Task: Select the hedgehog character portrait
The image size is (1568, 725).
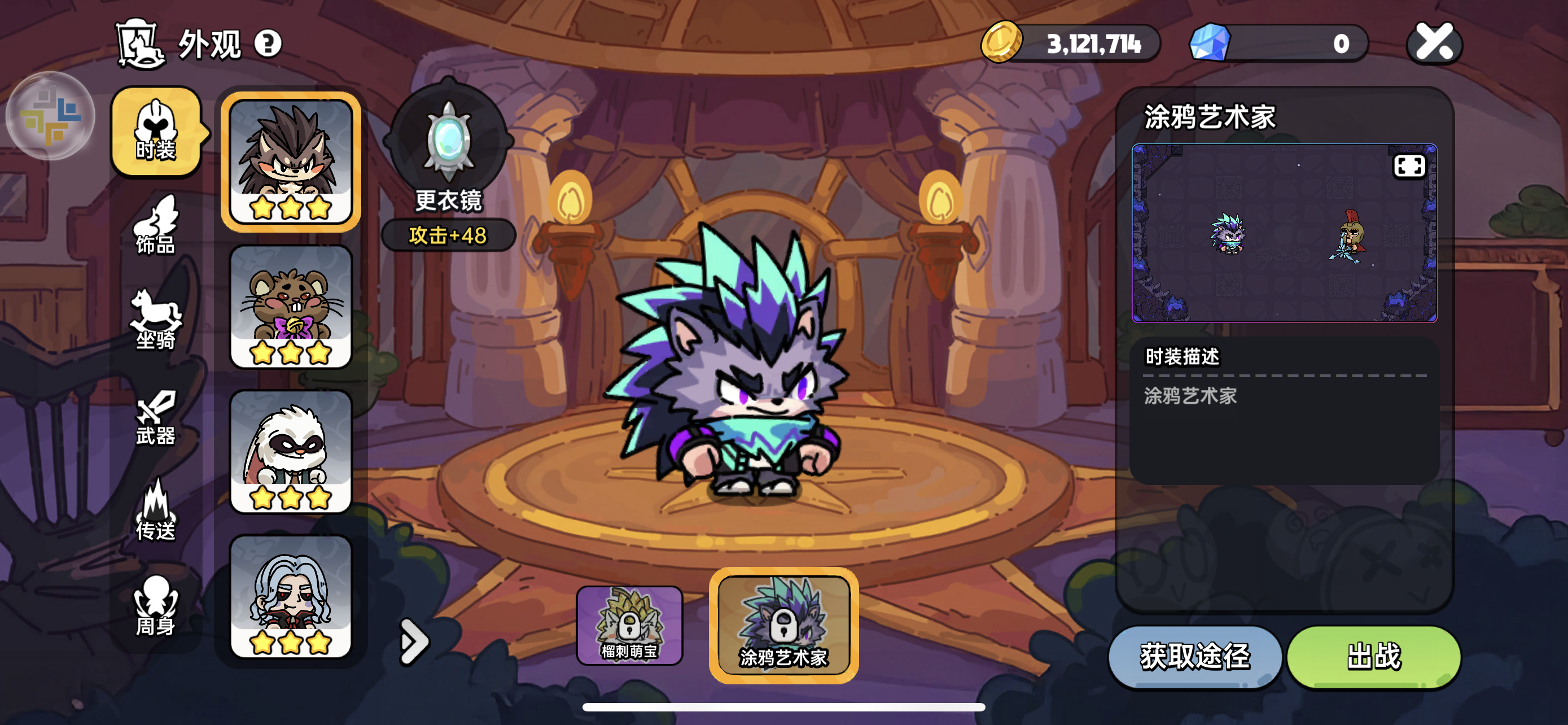Action: tap(290, 162)
